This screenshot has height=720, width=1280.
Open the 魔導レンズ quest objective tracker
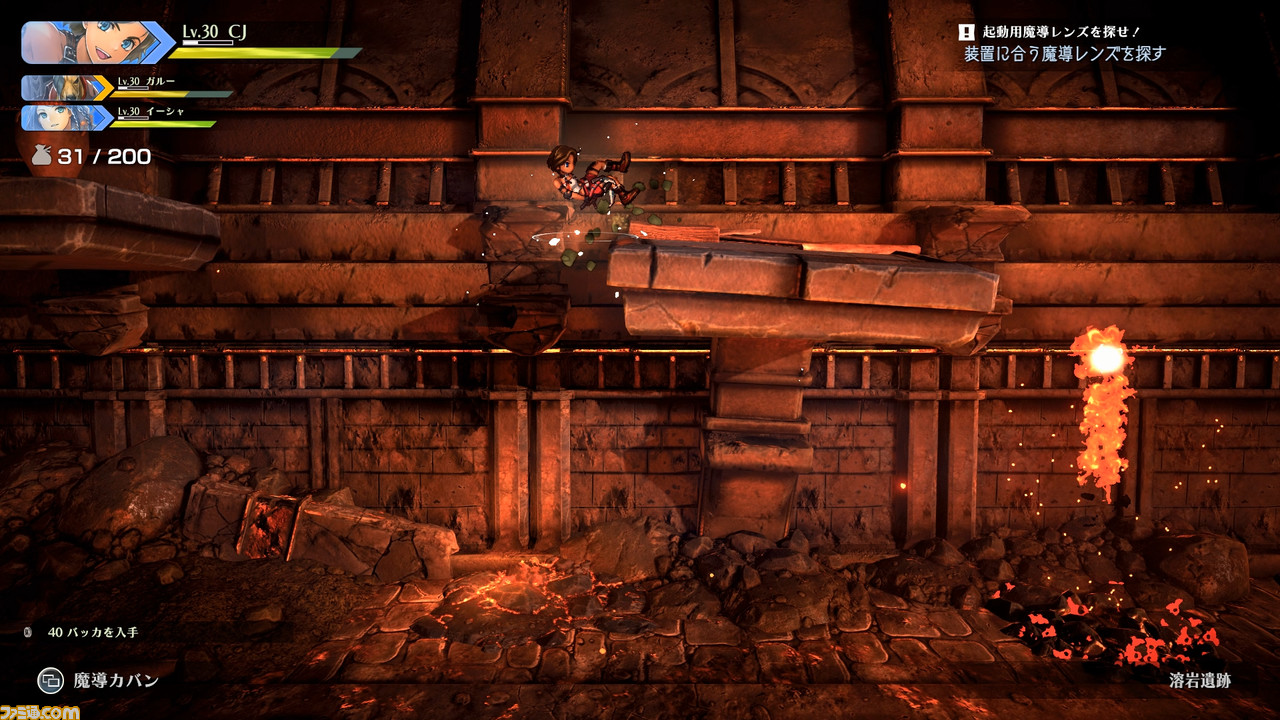point(1063,44)
